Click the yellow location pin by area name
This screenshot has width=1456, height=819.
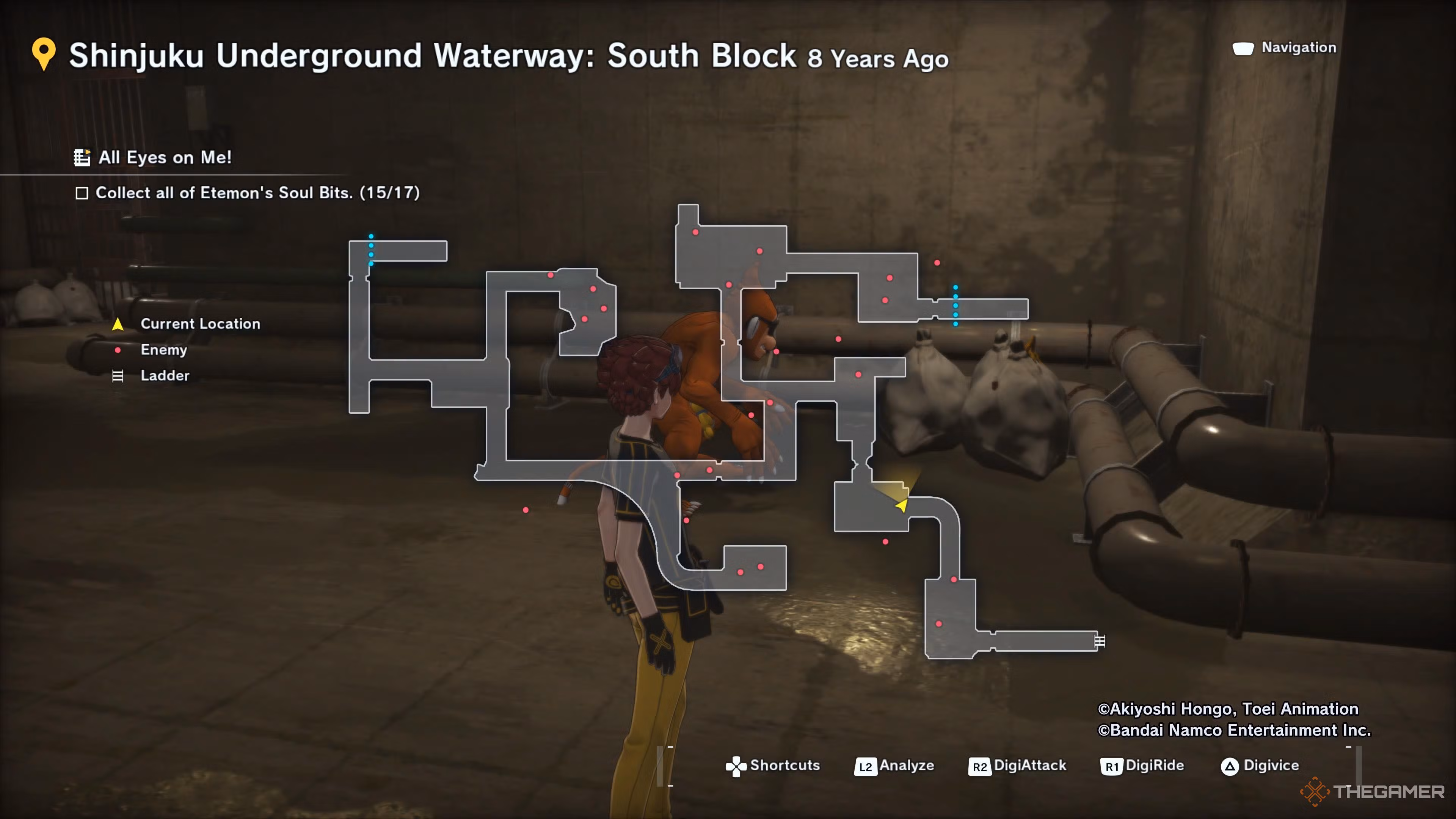click(44, 54)
